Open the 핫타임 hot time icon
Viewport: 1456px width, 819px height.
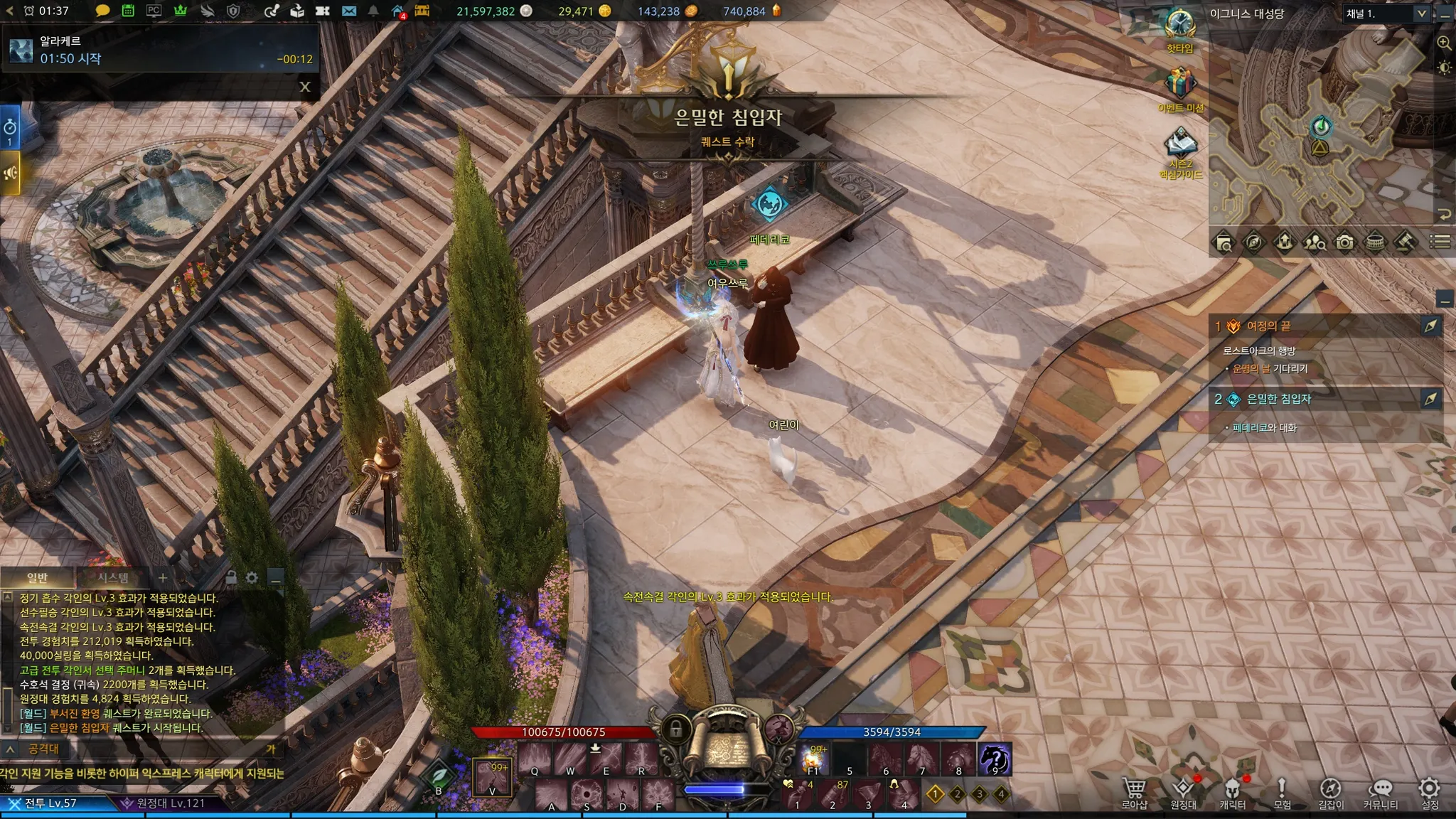click(x=1180, y=26)
